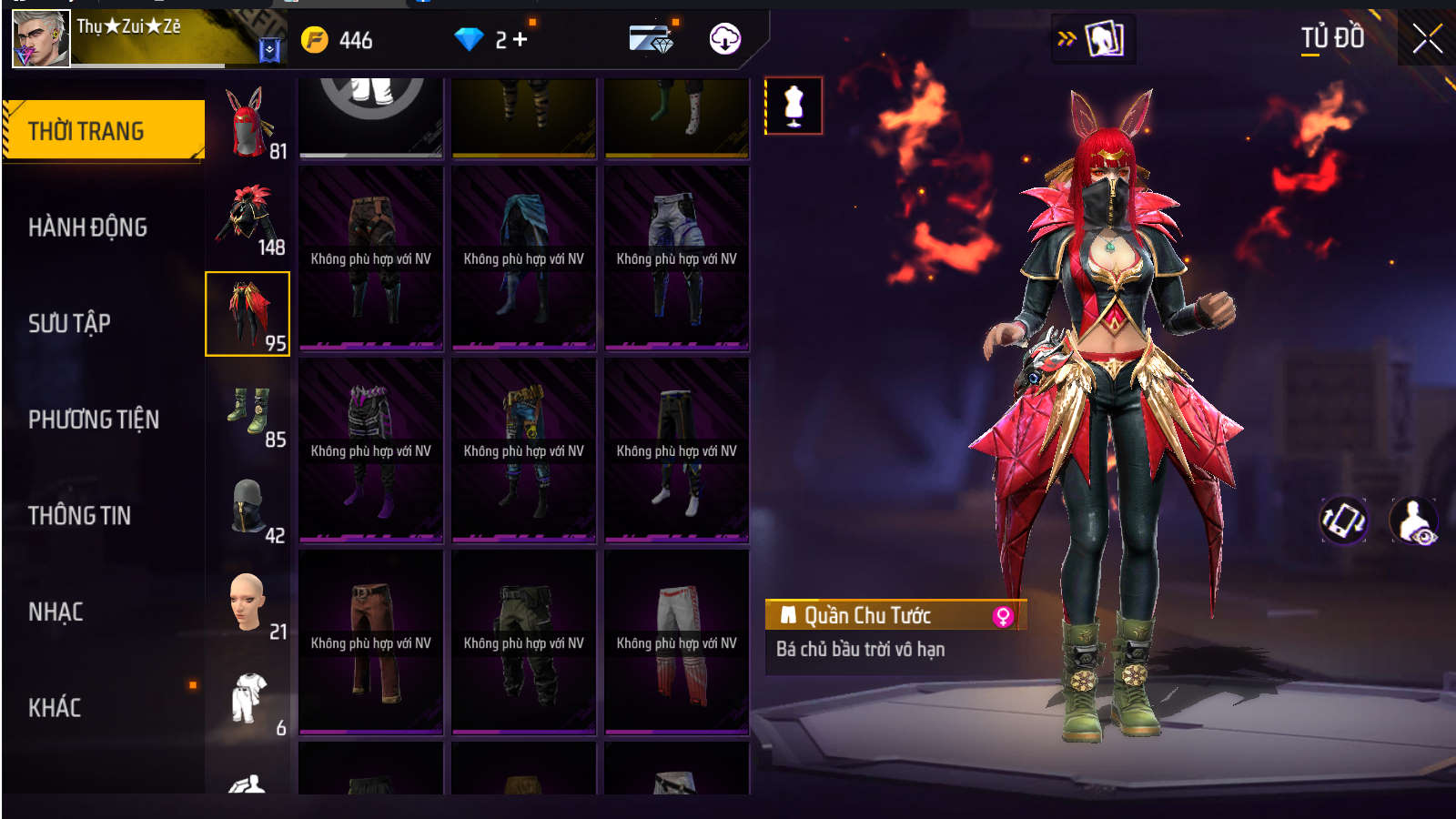Select the top outfit category showing 148
The height and width of the screenshot is (819, 1456).
click(248, 219)
